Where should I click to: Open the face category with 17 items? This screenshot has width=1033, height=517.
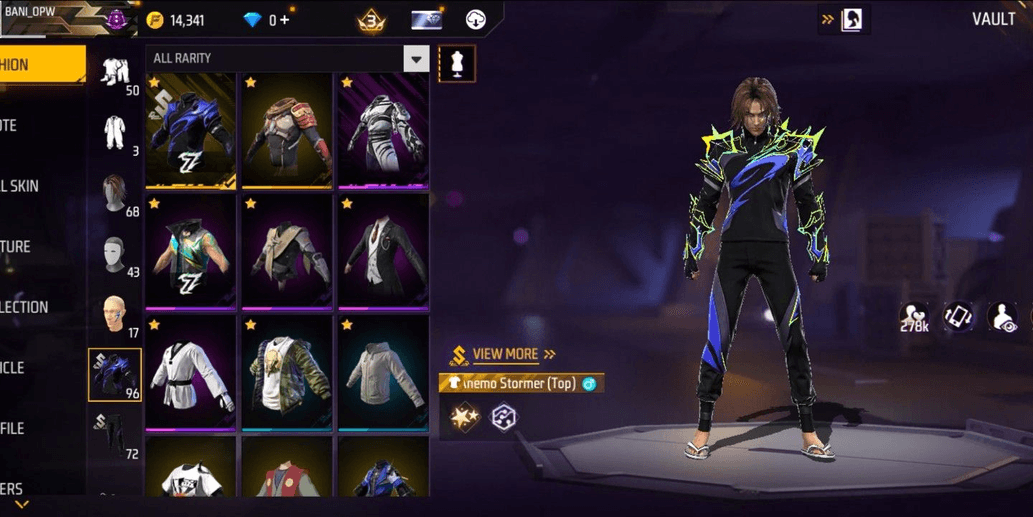click(115, 315)
